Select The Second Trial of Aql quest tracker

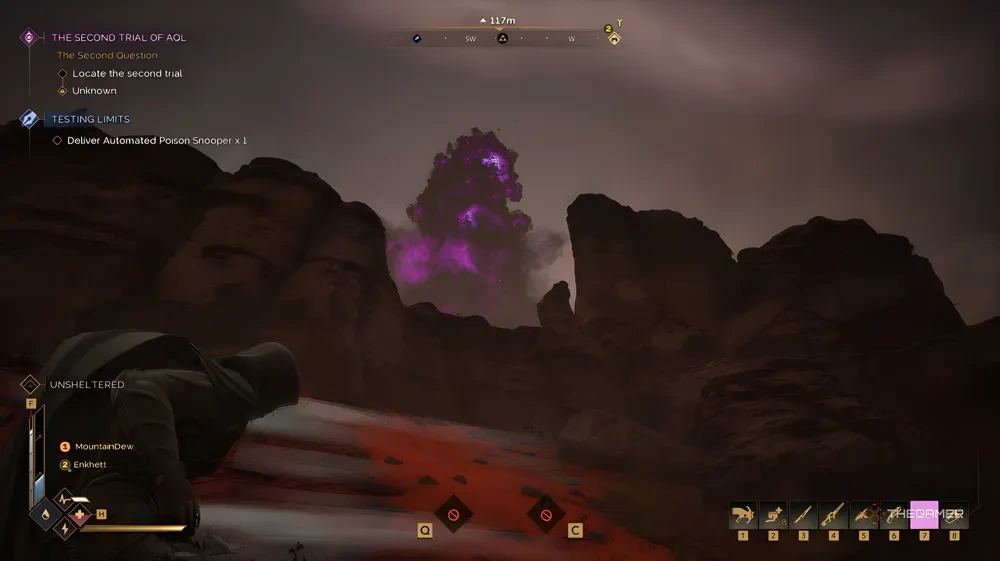[118, 37]
